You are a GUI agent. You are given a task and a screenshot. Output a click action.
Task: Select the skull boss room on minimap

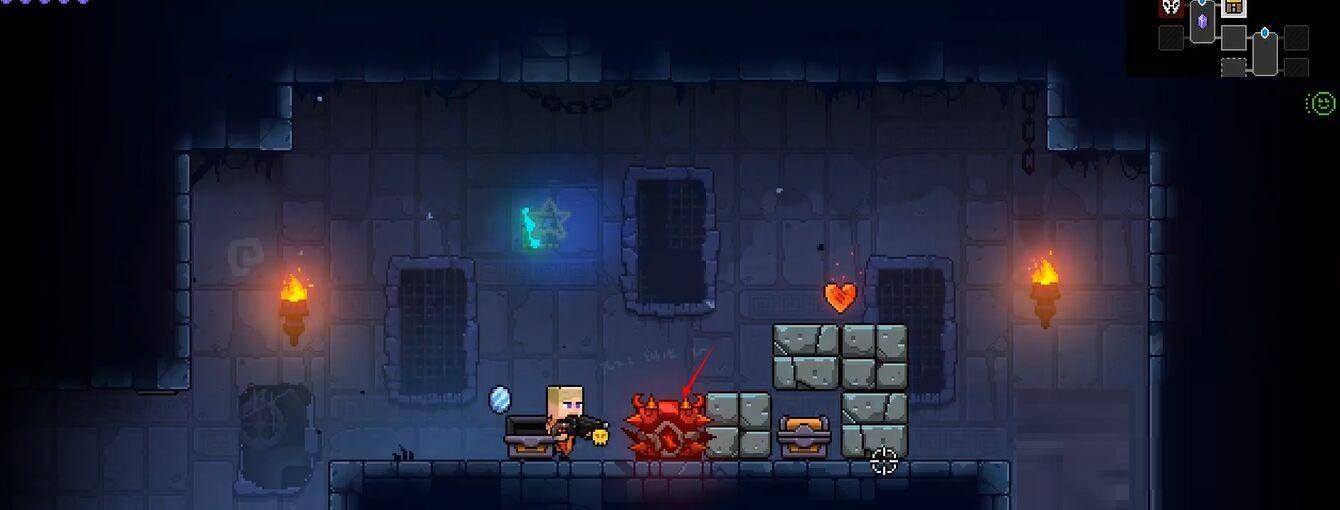coord(1171,7)
